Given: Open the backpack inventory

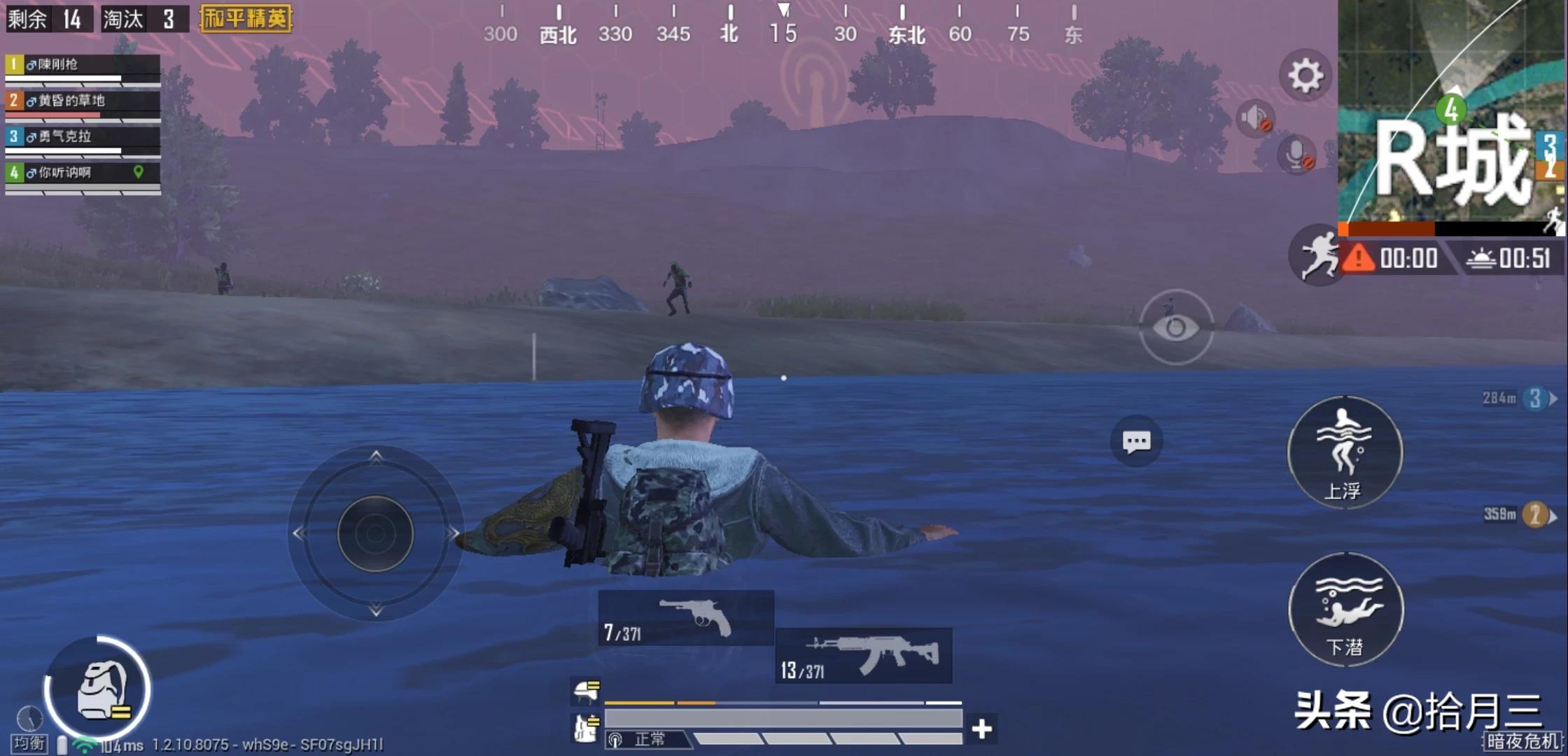Looking at the screenshot, I should pos(98,689).
